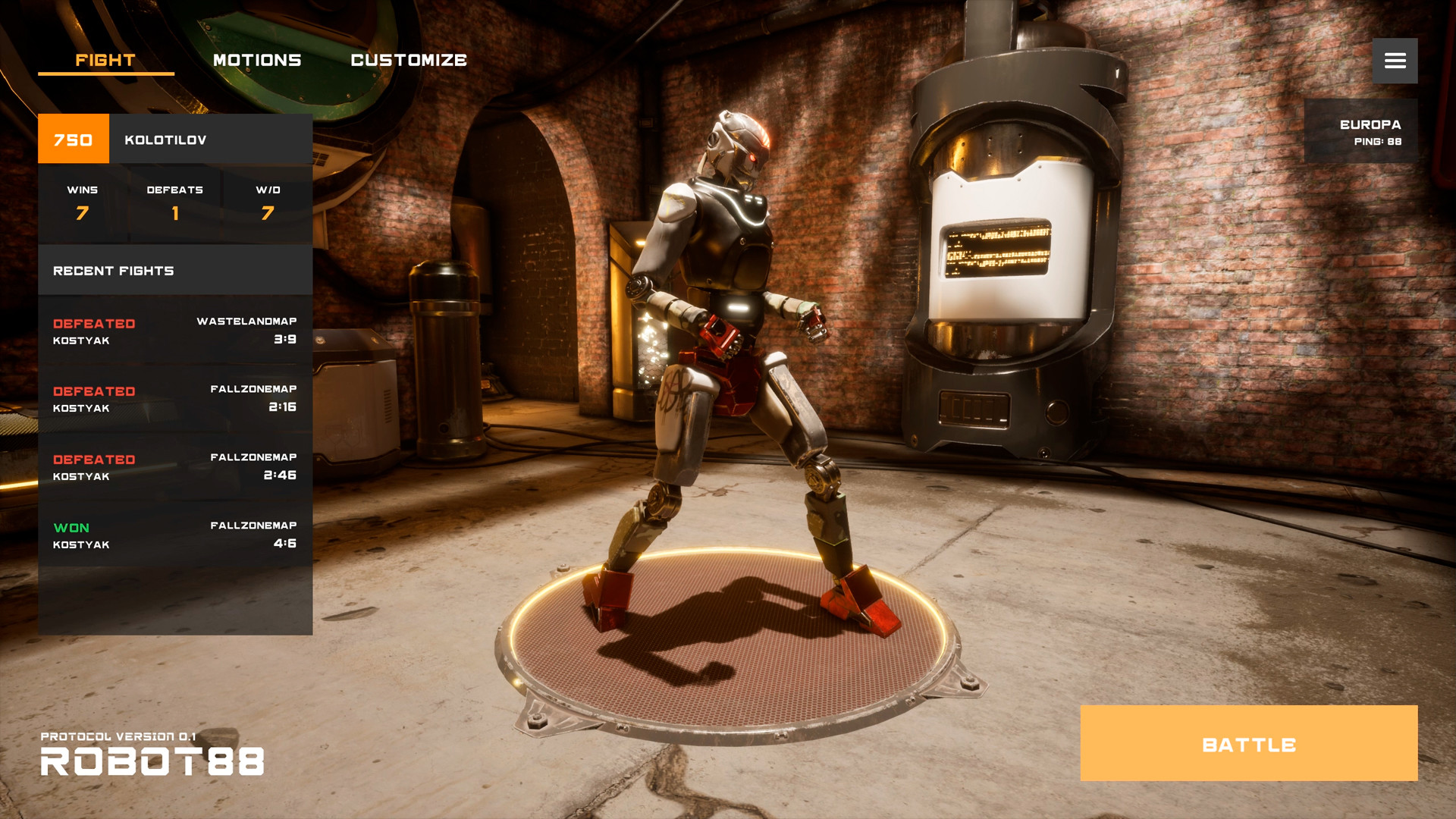Click the W/O counter showing 7
The image size is (1456, 819).
268,203
